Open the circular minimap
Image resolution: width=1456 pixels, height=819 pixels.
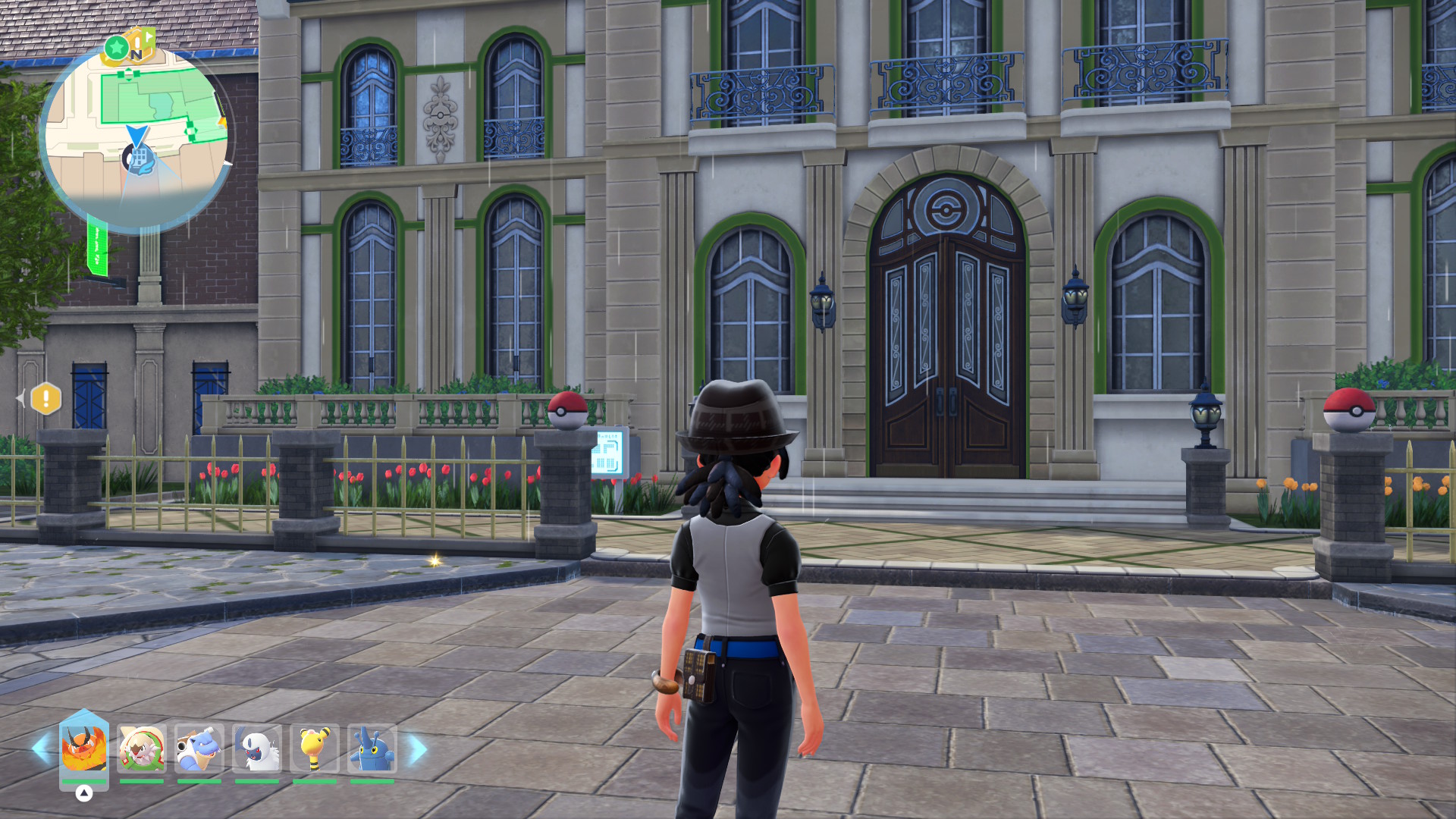[136, 136]
